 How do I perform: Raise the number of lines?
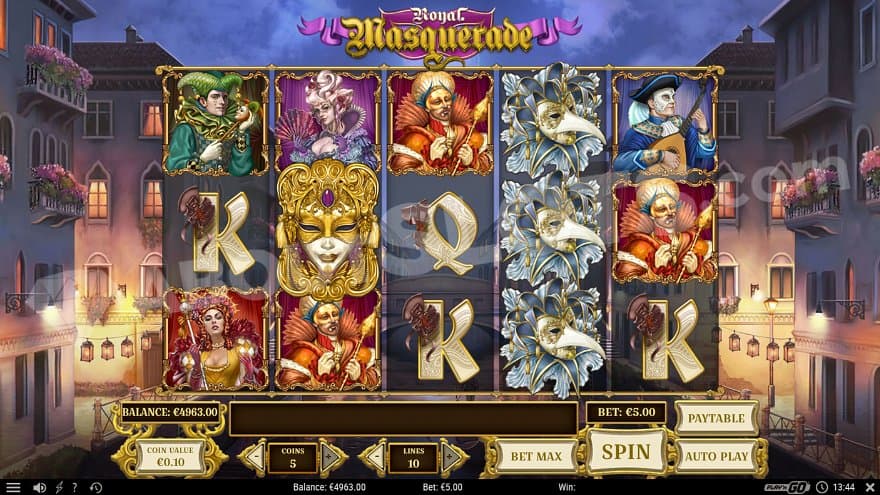453,457
